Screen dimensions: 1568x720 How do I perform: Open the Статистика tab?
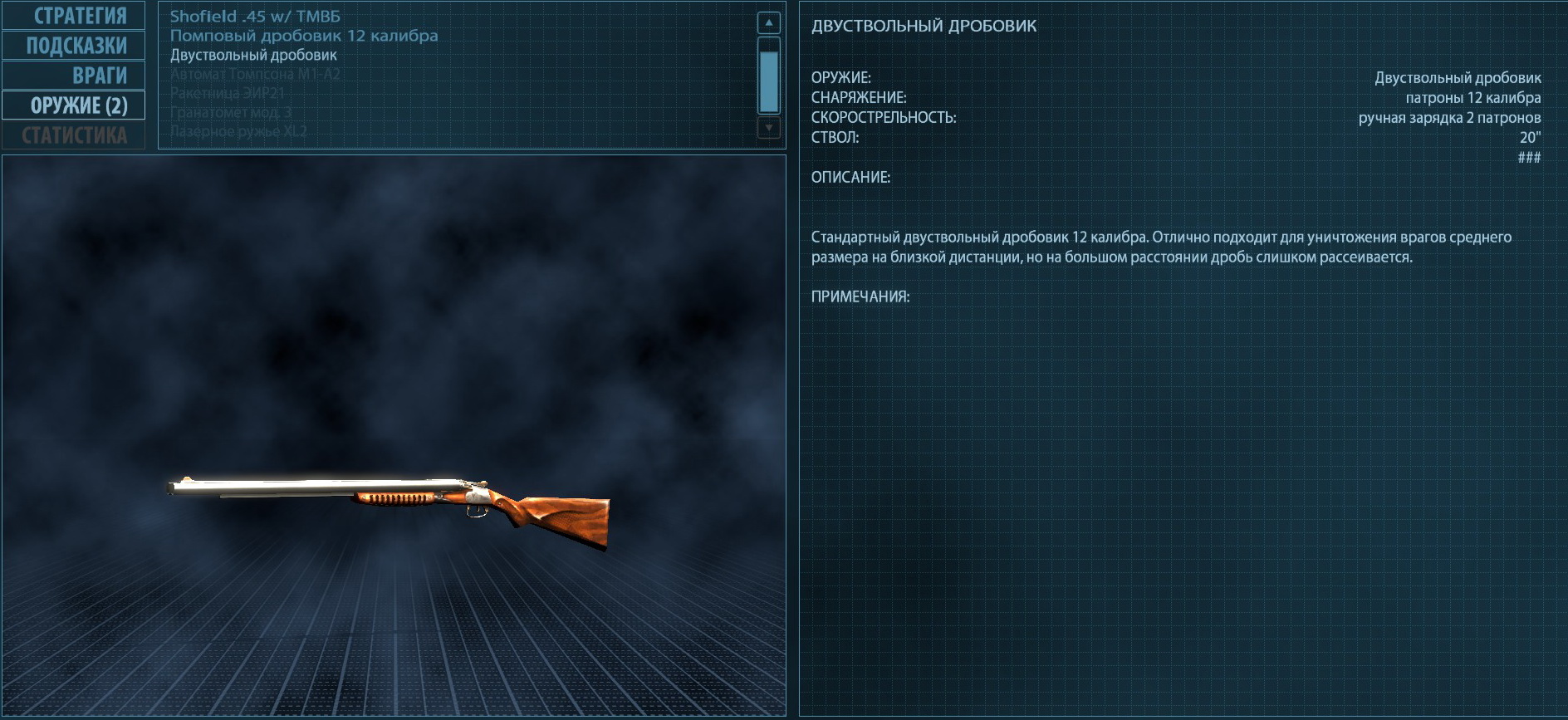coord(74,135)
